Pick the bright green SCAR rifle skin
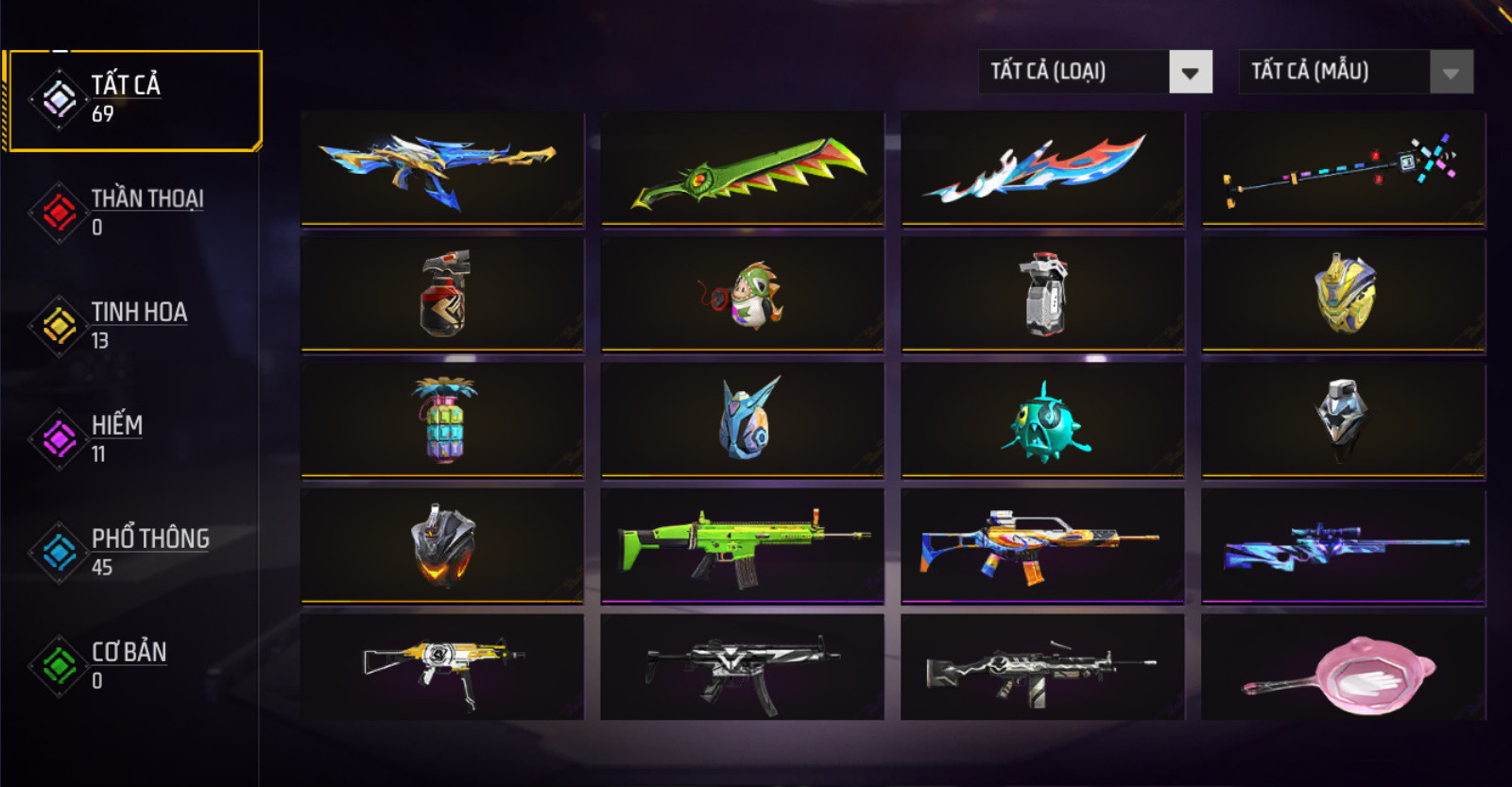 pos(743,545)
